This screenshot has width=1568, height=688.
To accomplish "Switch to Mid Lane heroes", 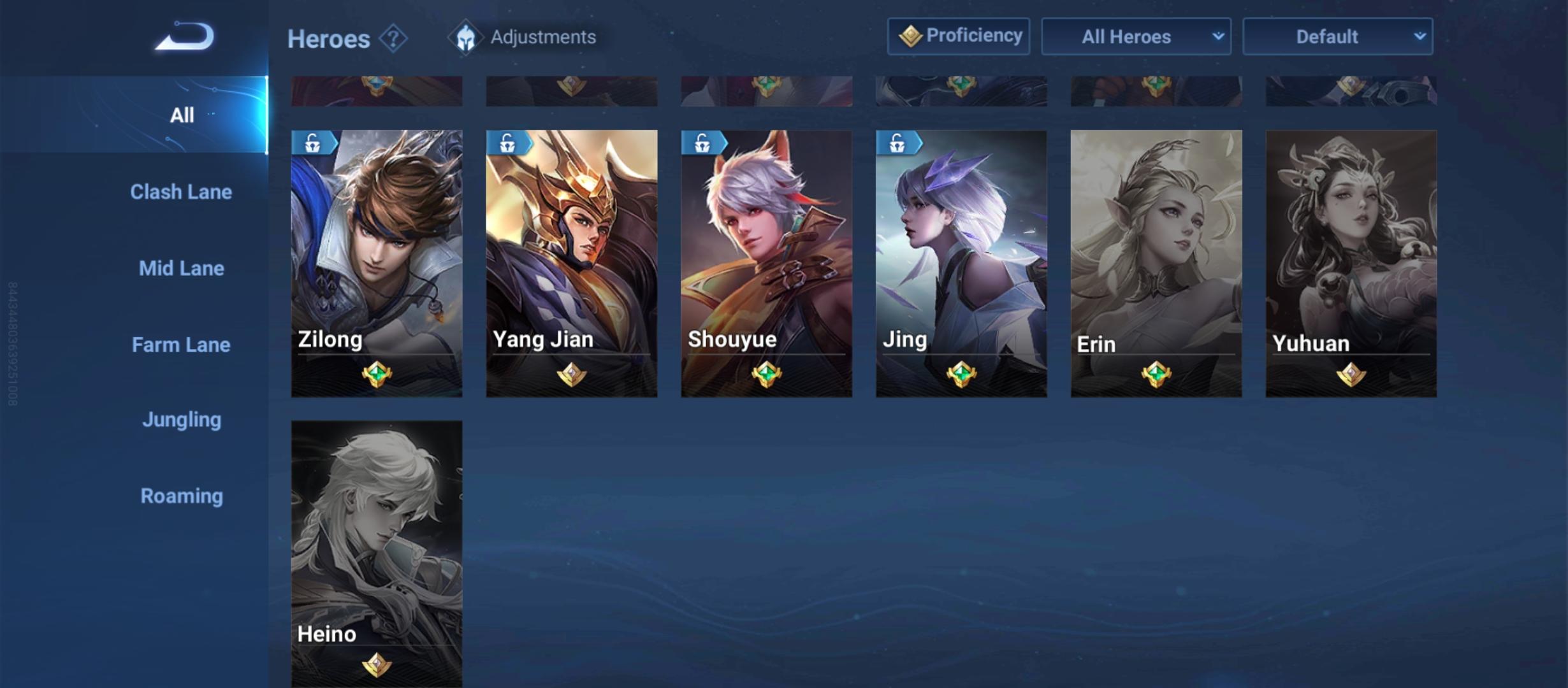I will coord(182,268).
